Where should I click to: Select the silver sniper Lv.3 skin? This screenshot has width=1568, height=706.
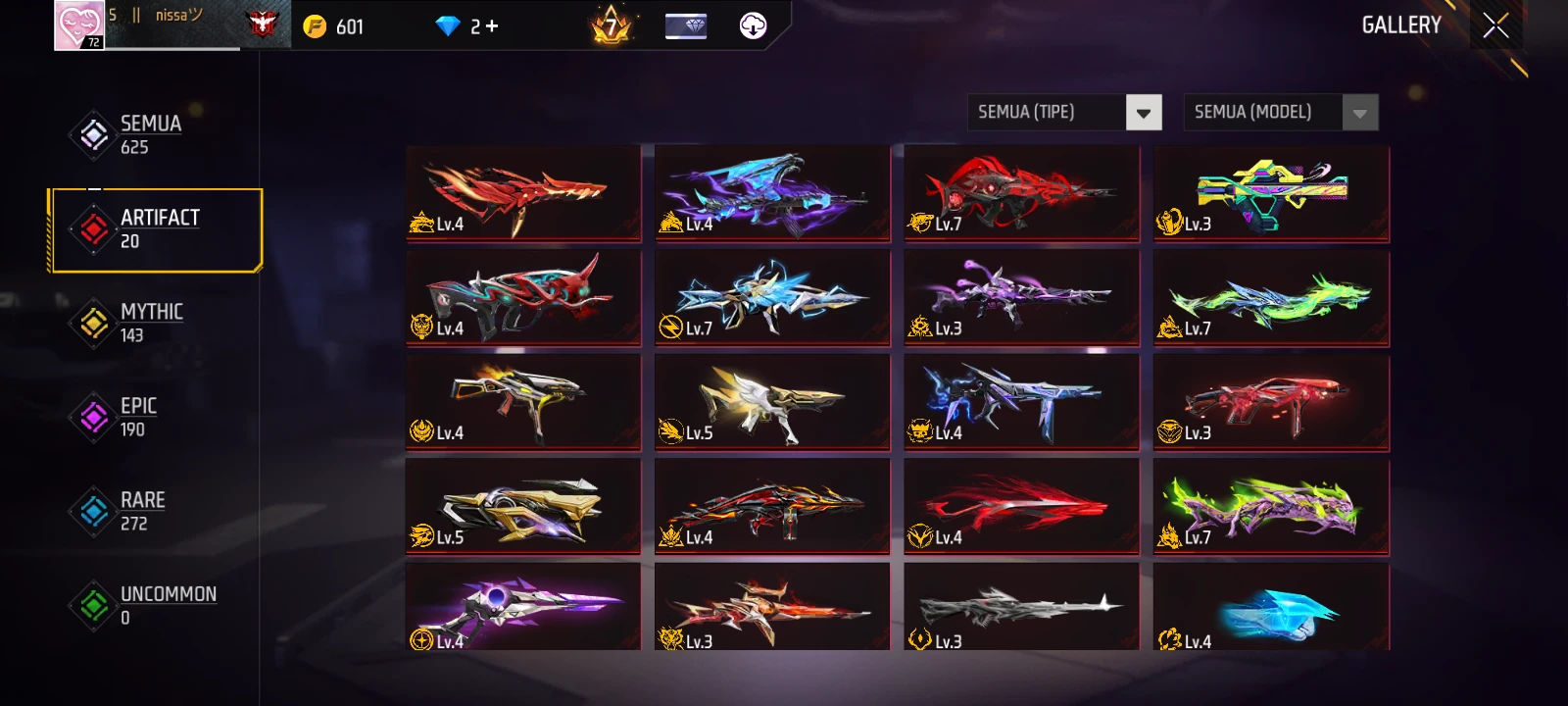coord(1021,606)
